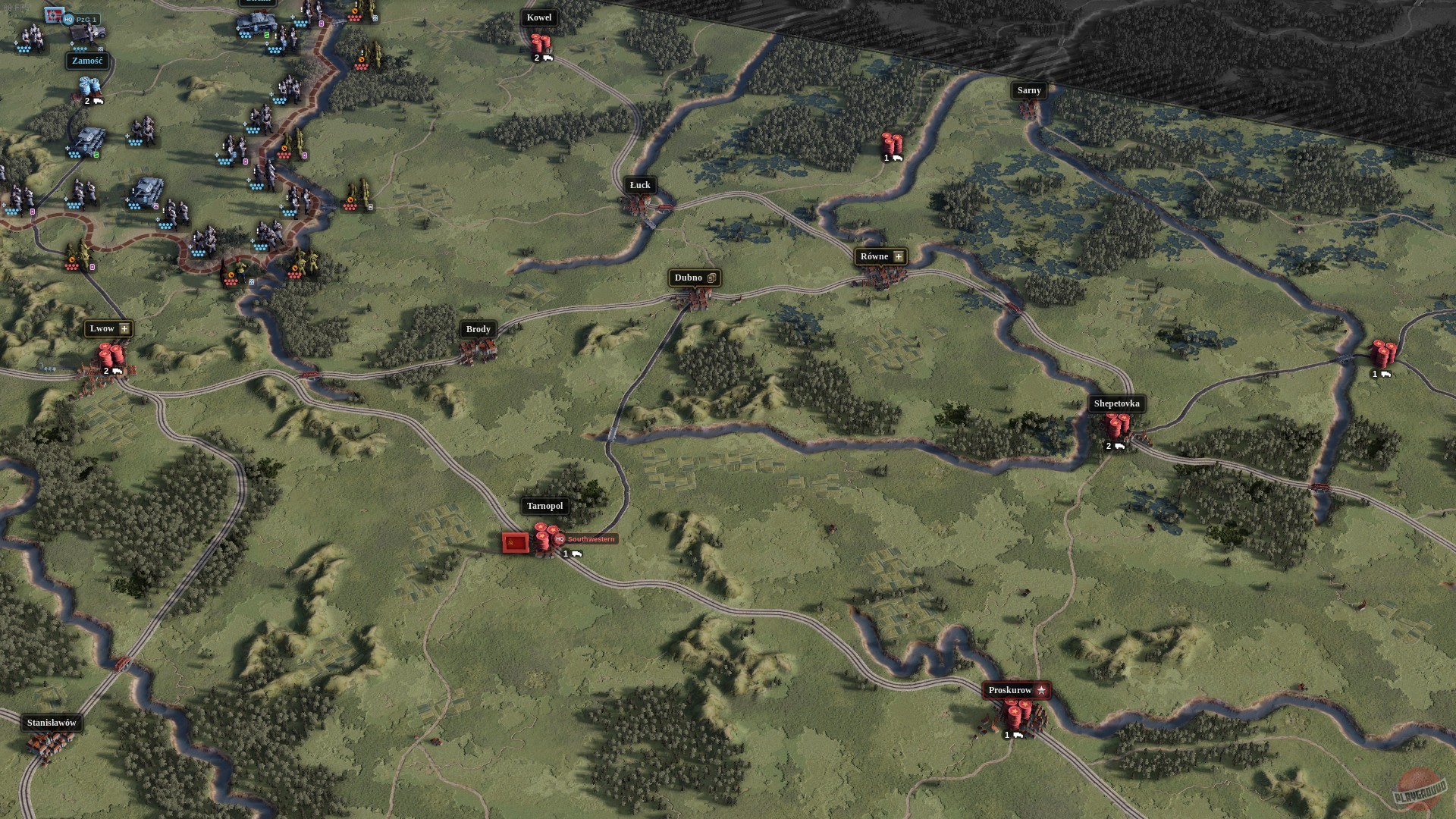Select the Soviet infantry unit at Proskurow
This screenshot has width=1456, height=819.
1016,714
